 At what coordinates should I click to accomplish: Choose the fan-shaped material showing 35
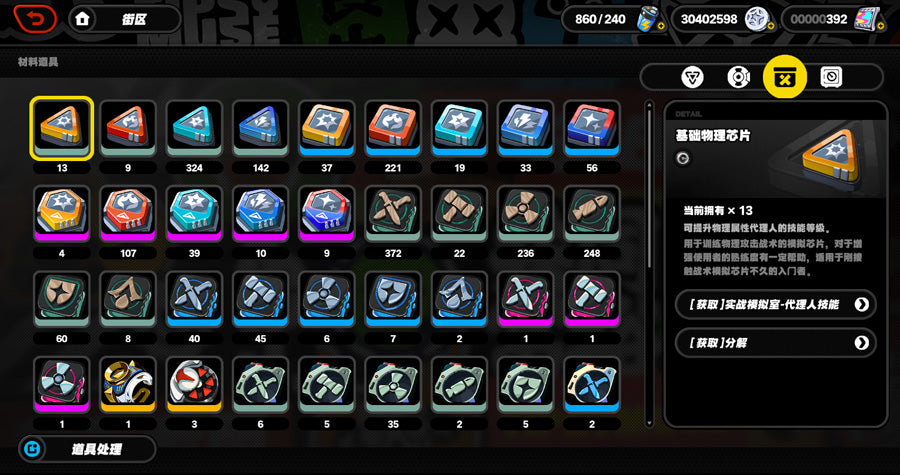(x=393, y=383)
